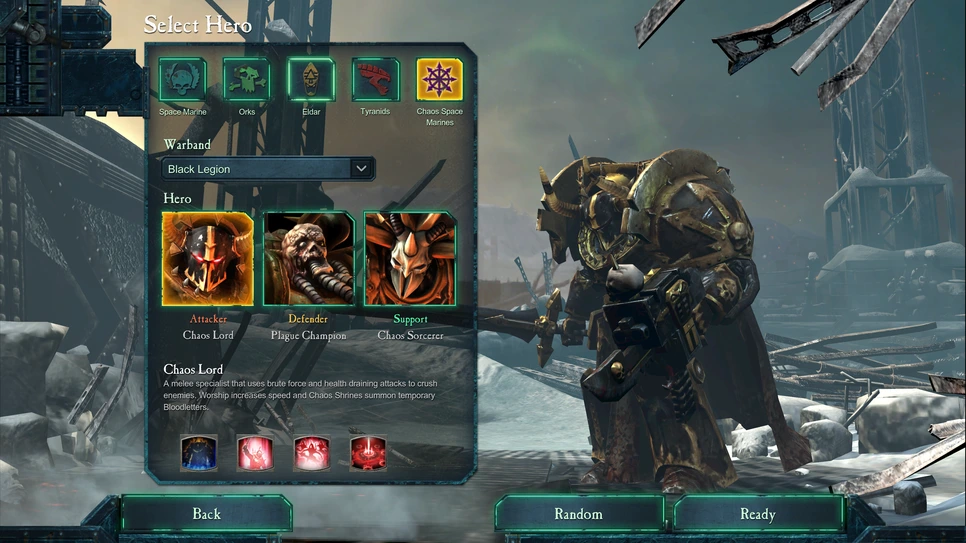Viewport: 966px width, 543px height.
Task: Click the Random hero button
Action: (x=579, y=514)
